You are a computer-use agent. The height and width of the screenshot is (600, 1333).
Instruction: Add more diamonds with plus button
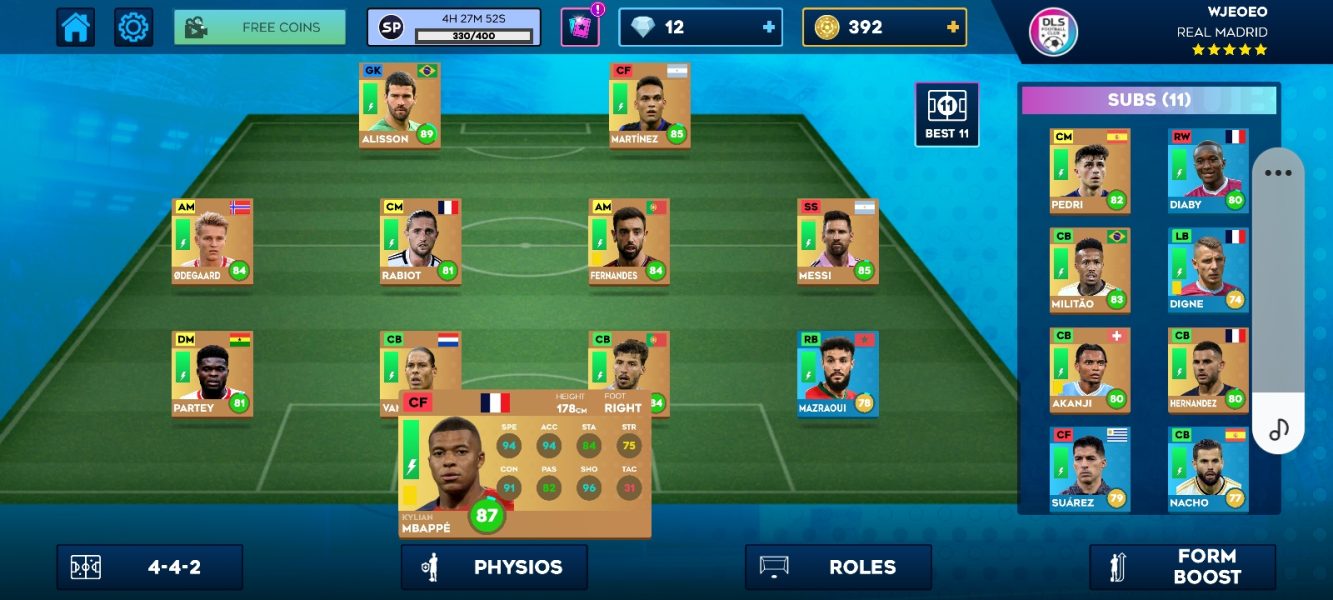pyautogui.click(x=769, y=27)
